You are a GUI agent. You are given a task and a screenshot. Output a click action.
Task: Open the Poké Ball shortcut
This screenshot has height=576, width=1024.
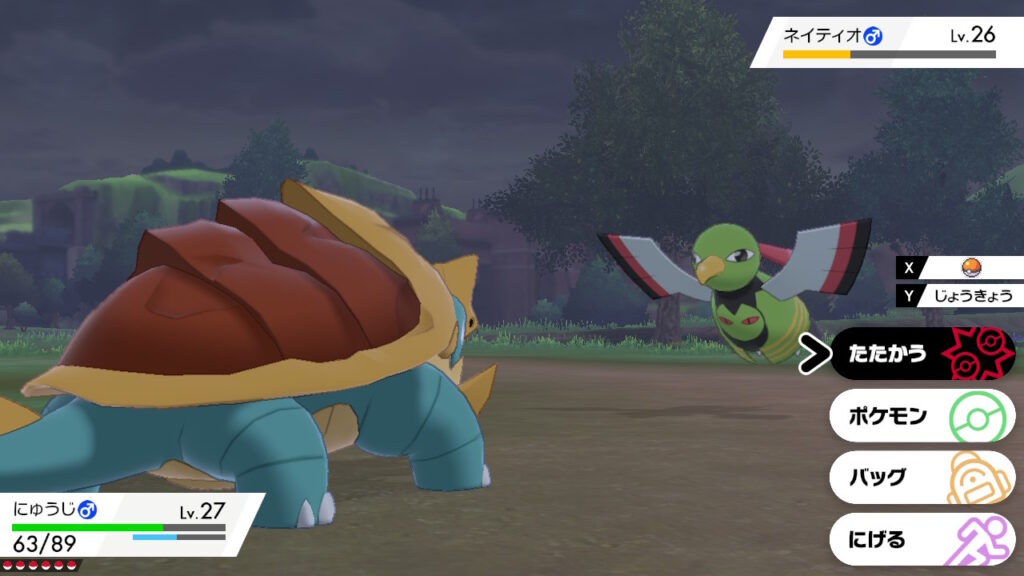pos(968,268)
